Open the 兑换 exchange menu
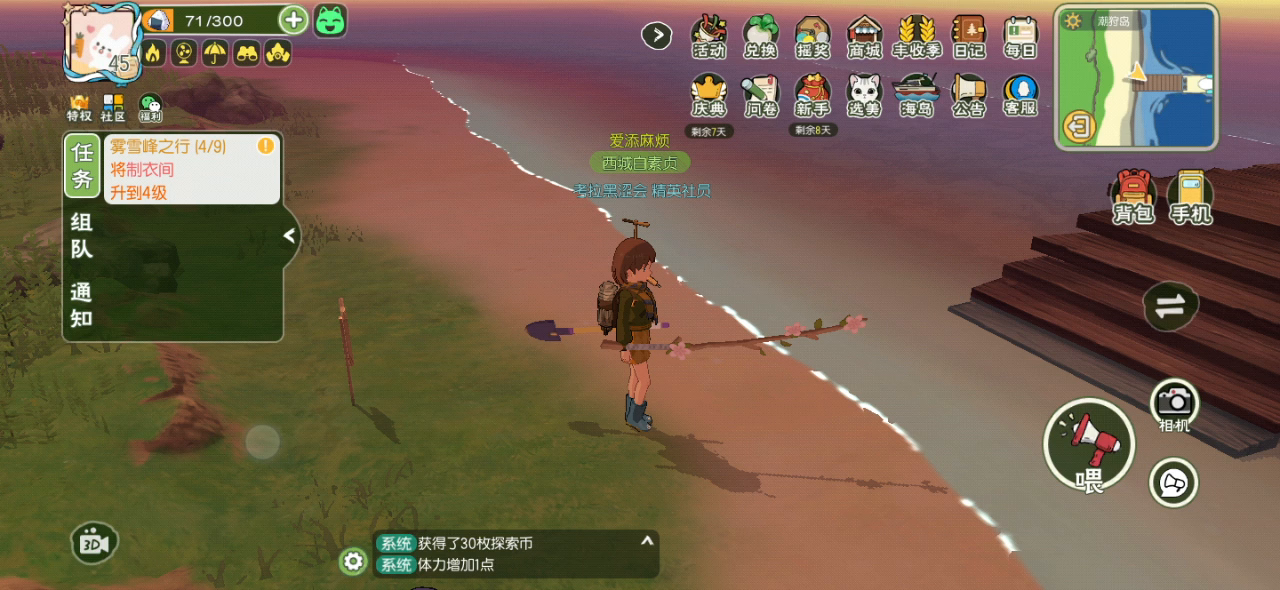This screenshot has height=590, width=1280. (x=761, y=38)
